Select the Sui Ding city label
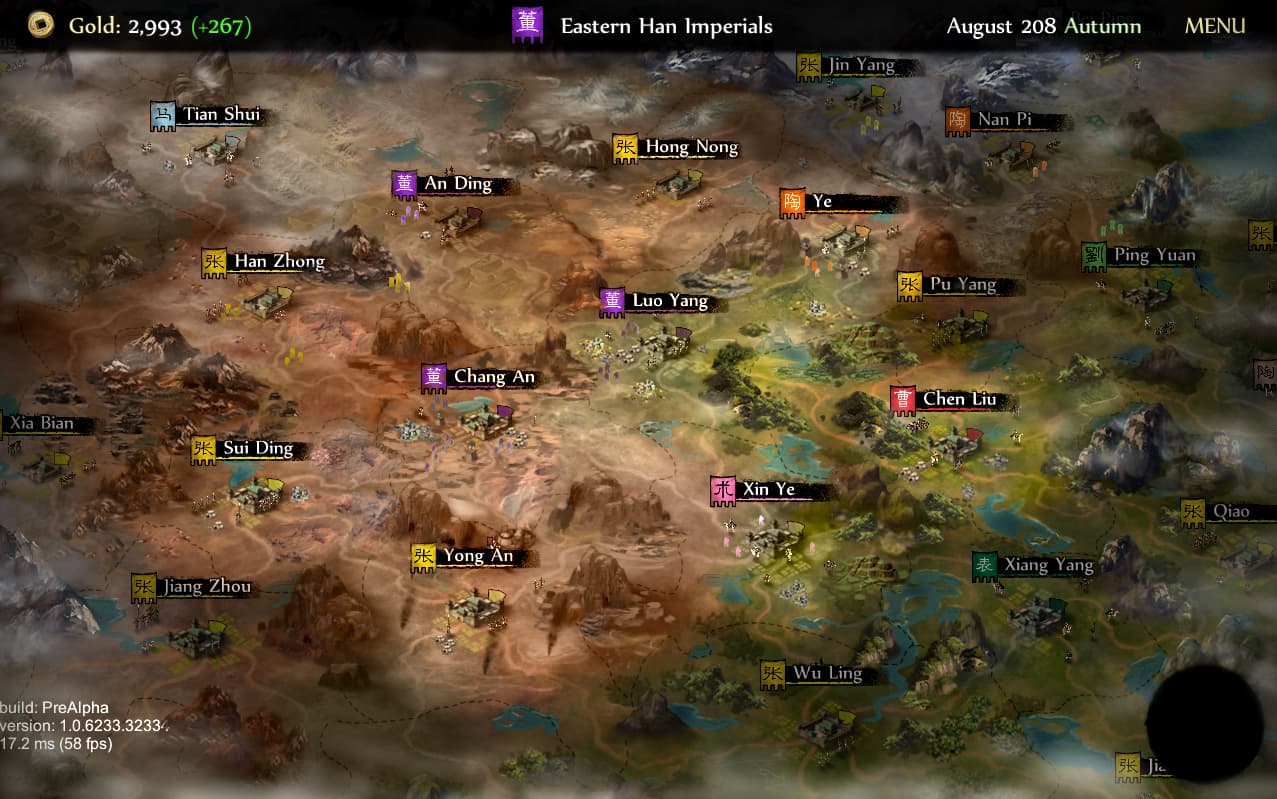Viewport: 1277px width, 799px height. [x=258, y=448]
